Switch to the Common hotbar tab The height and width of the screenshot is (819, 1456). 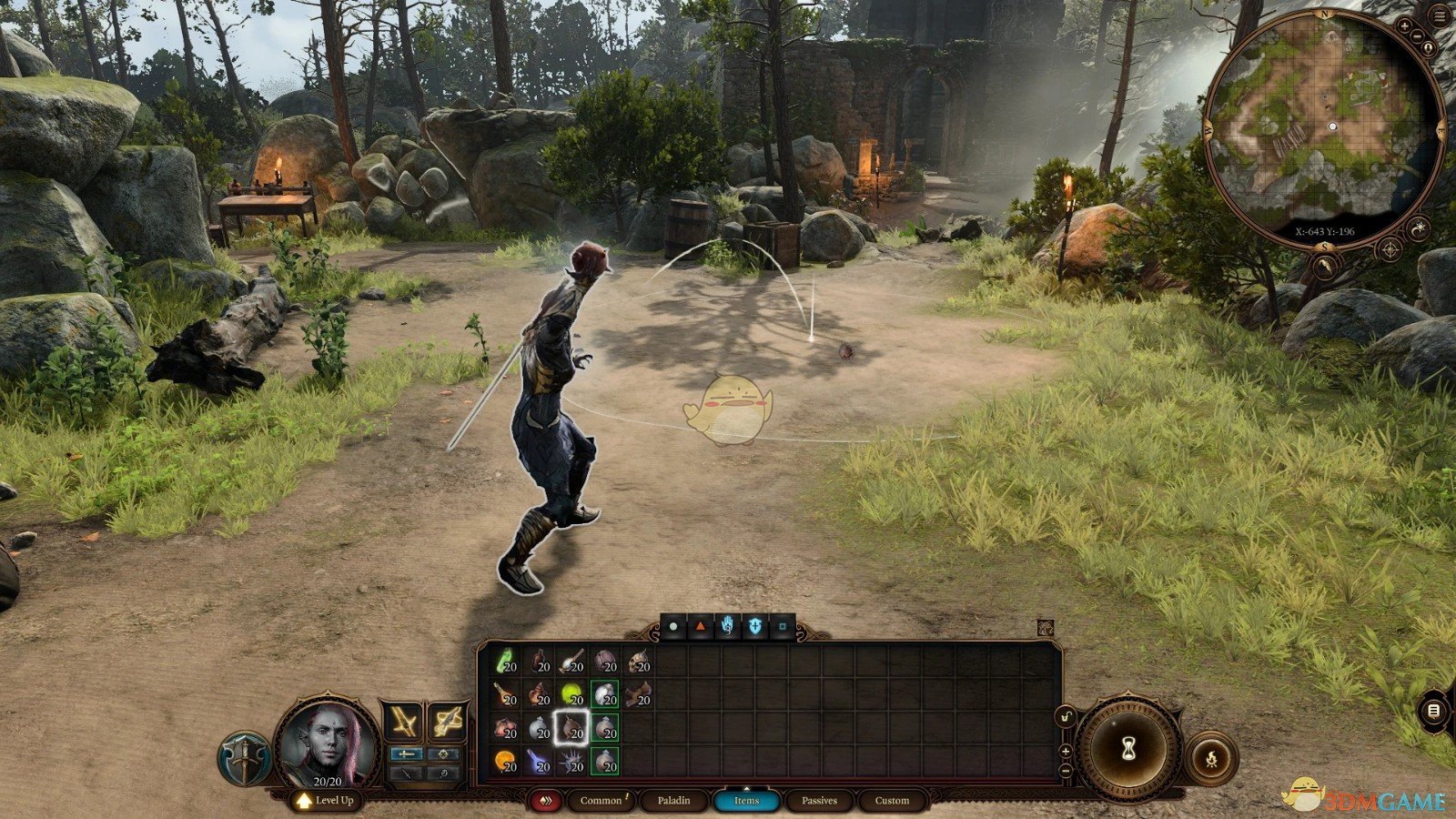(x=601, y=801)
